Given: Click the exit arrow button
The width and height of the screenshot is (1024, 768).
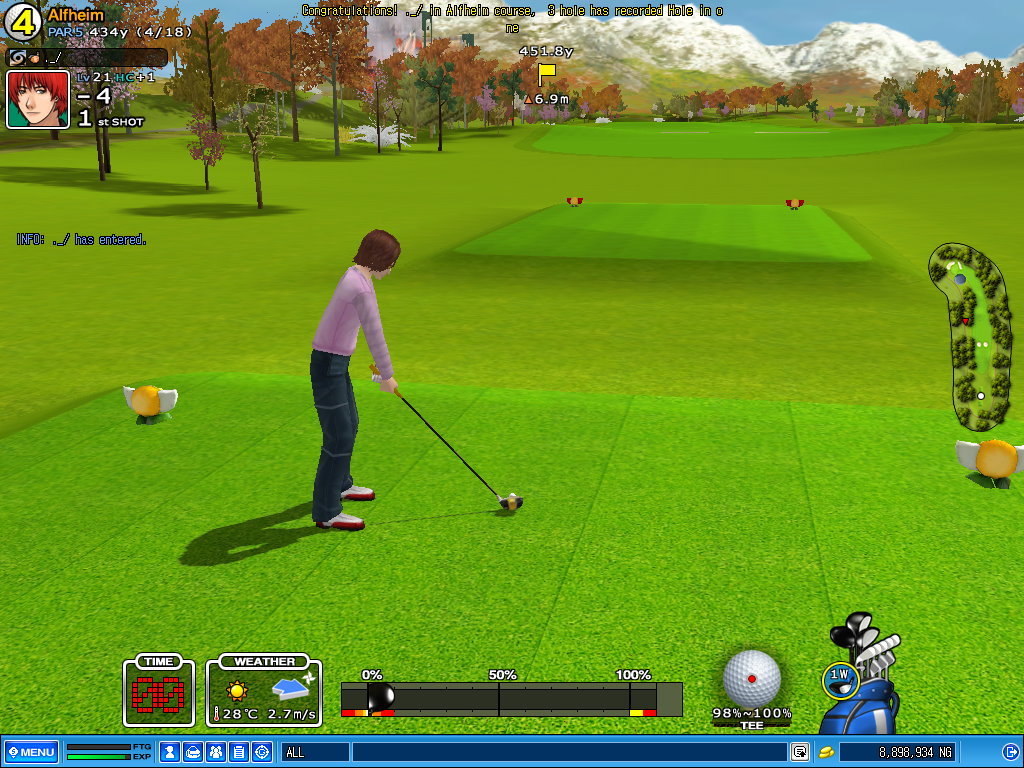Looking at the screenshot, I should point(1010,752).
